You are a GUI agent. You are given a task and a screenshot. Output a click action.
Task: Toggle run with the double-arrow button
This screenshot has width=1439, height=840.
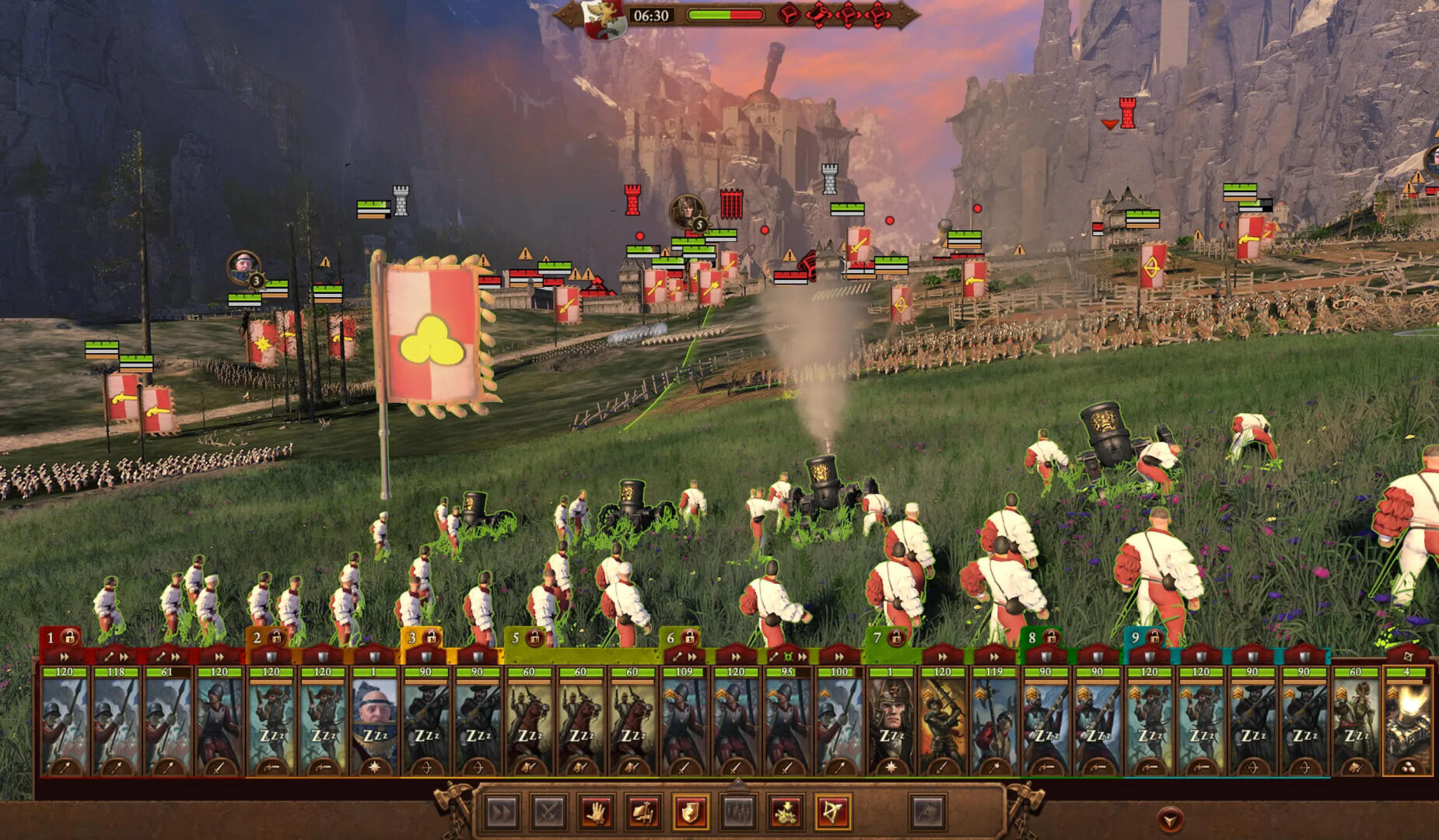[x=502, y=813]
